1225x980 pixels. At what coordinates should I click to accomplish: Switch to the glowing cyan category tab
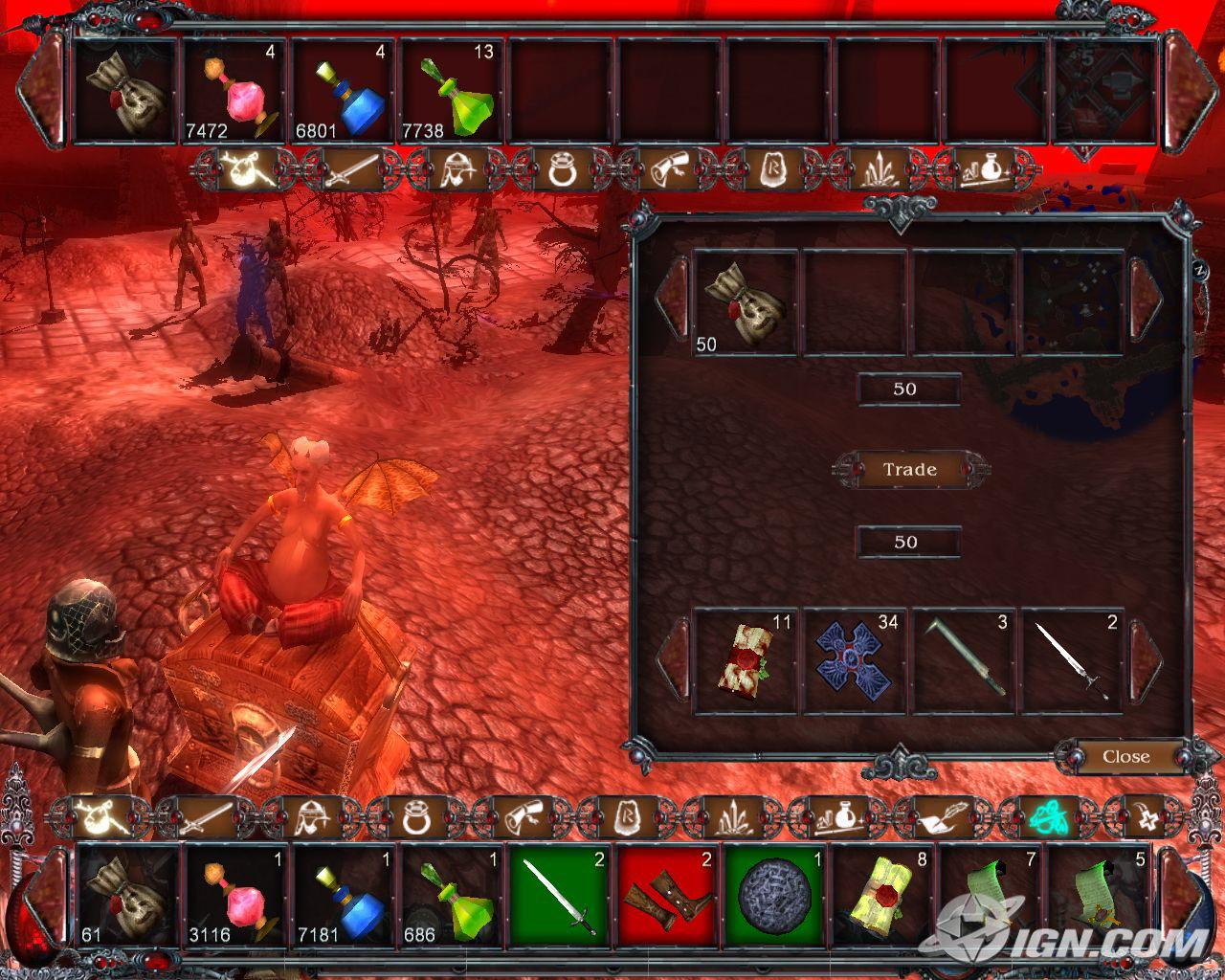pos(1042,817)
